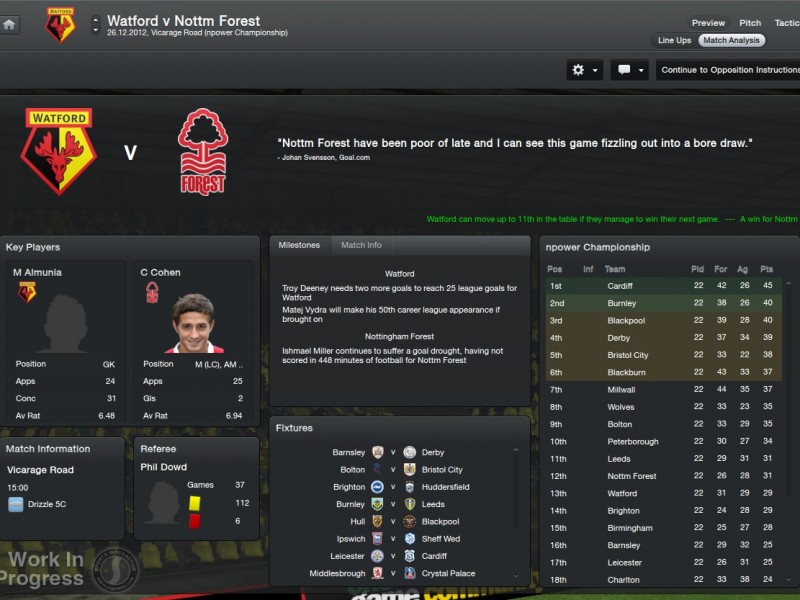
Task: Select the Barnsley v Derby fixture
Action: pos(394,452)
